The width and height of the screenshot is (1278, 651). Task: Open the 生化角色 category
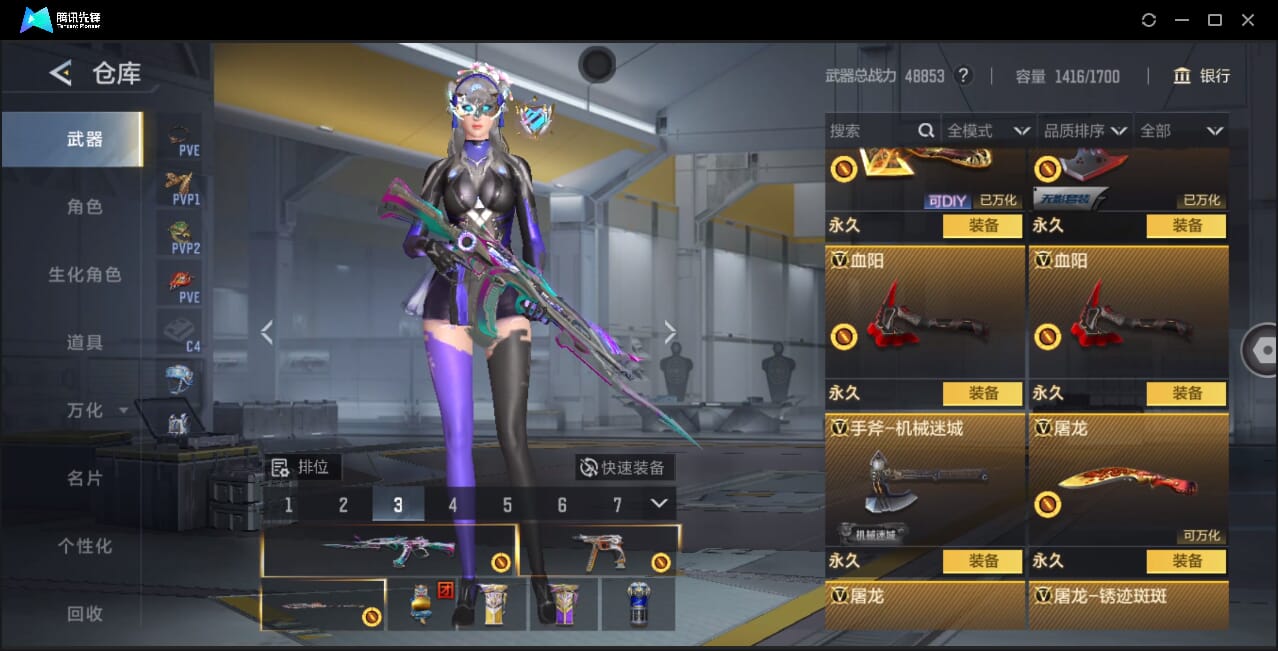pyautogui.click(x=85, y=275)
